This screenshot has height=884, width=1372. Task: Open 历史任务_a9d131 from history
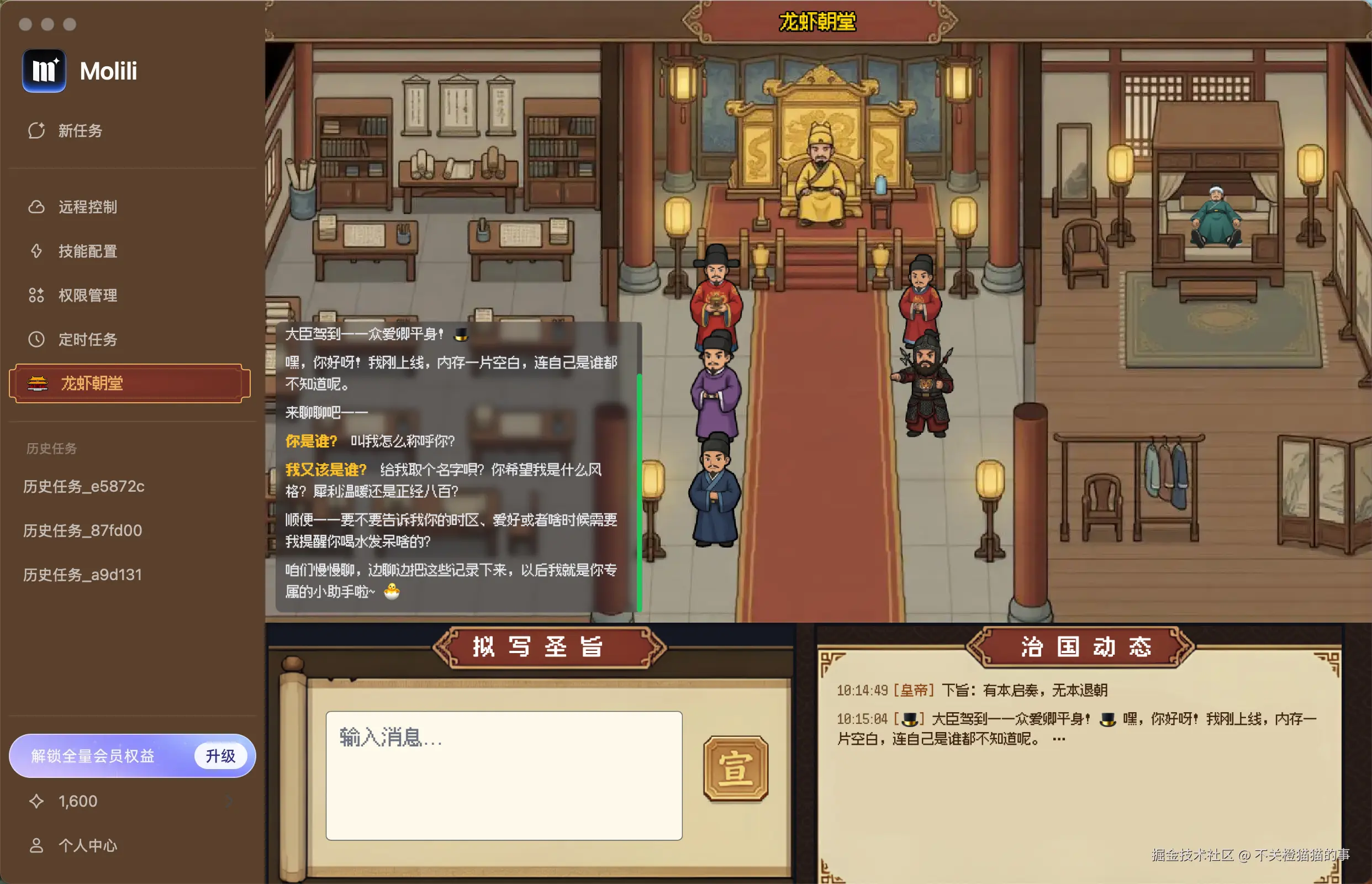tap(82, 574)
